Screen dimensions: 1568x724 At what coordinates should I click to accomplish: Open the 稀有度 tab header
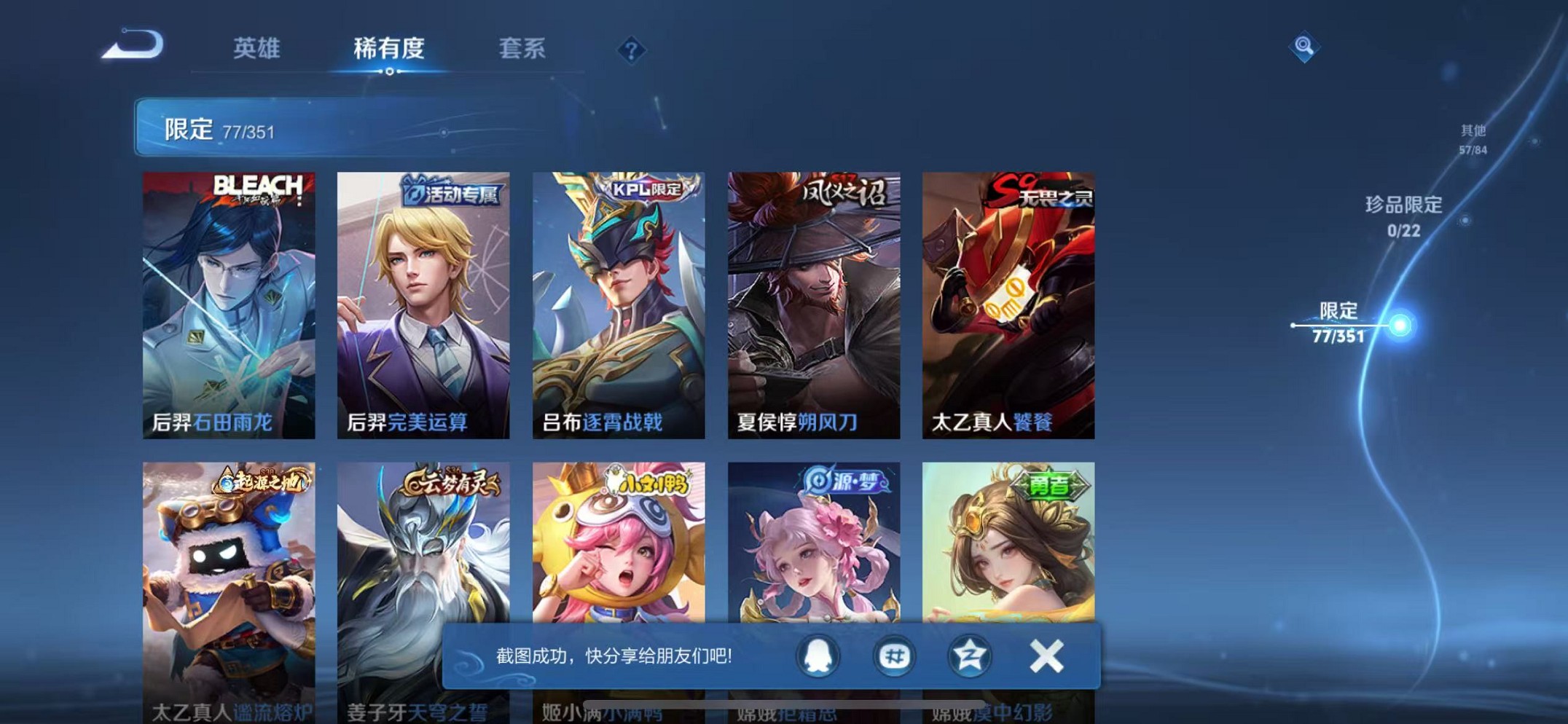click(390, 47)
